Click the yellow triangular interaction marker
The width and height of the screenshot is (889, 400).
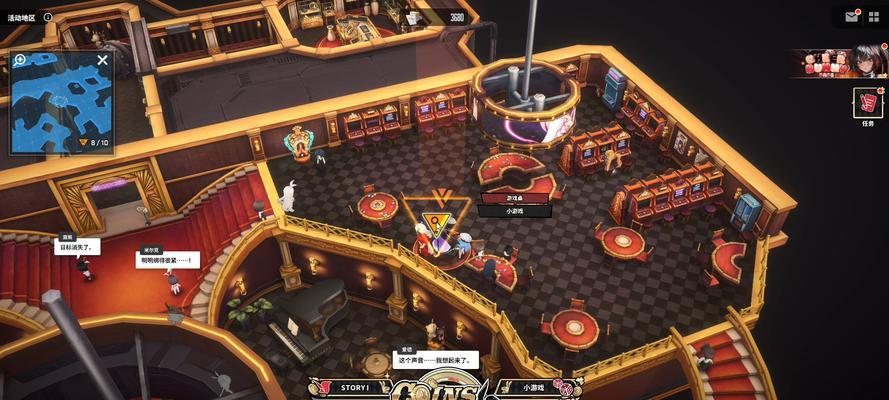point(436,222)
